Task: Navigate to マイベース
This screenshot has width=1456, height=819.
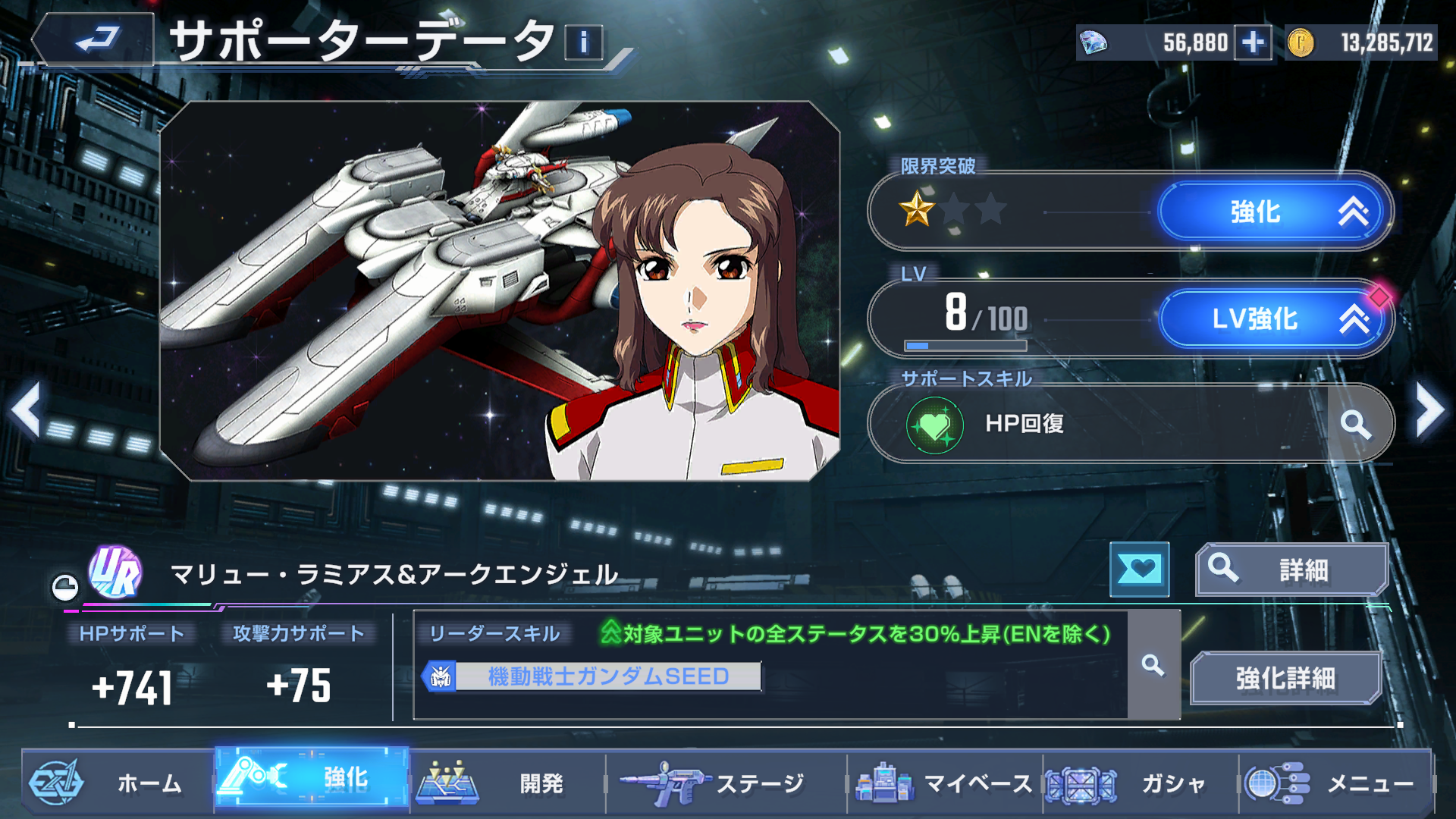Action: coord(944,783)
